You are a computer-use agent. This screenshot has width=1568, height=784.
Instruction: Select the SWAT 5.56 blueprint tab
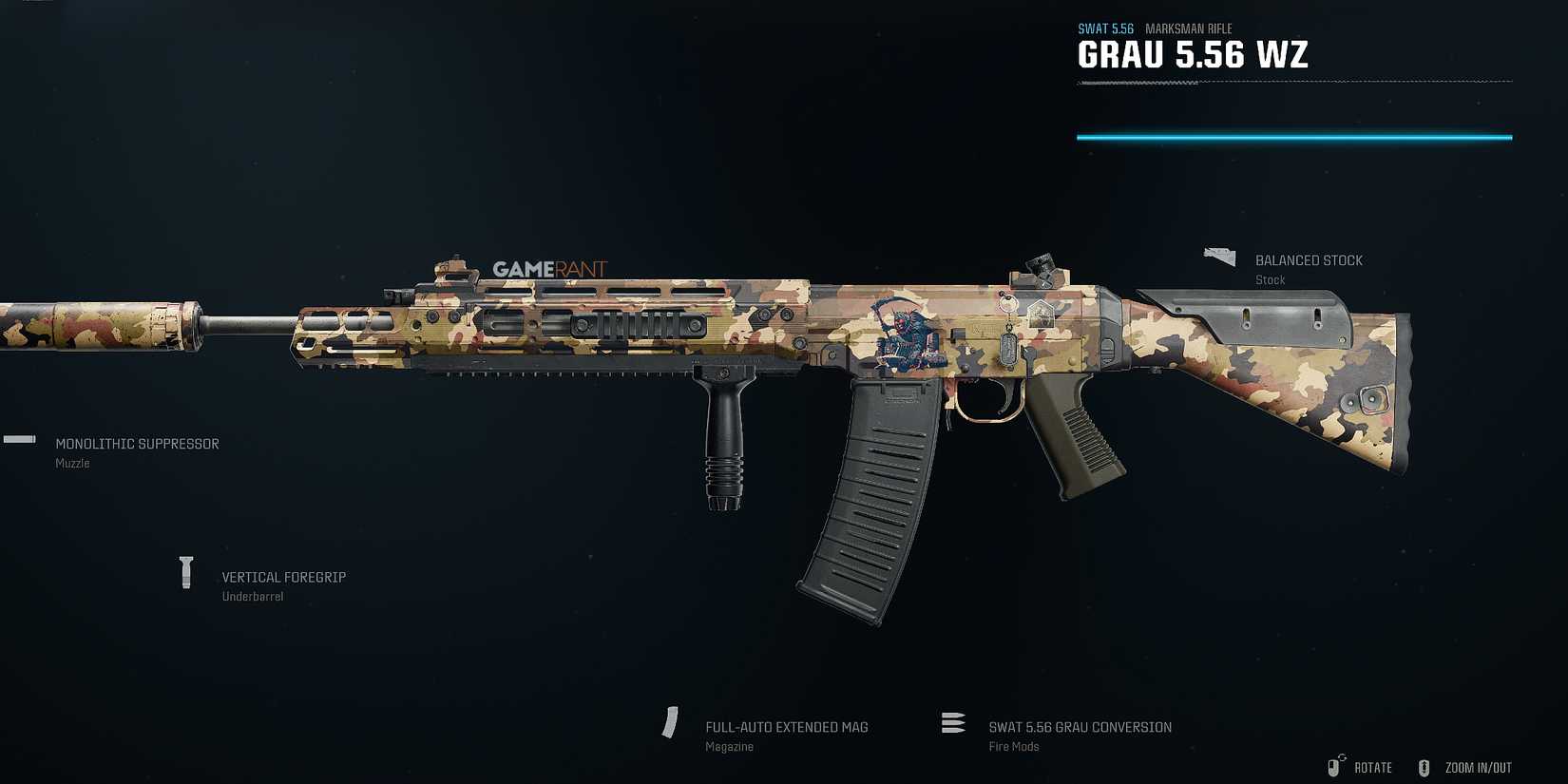click(1105, 29)
